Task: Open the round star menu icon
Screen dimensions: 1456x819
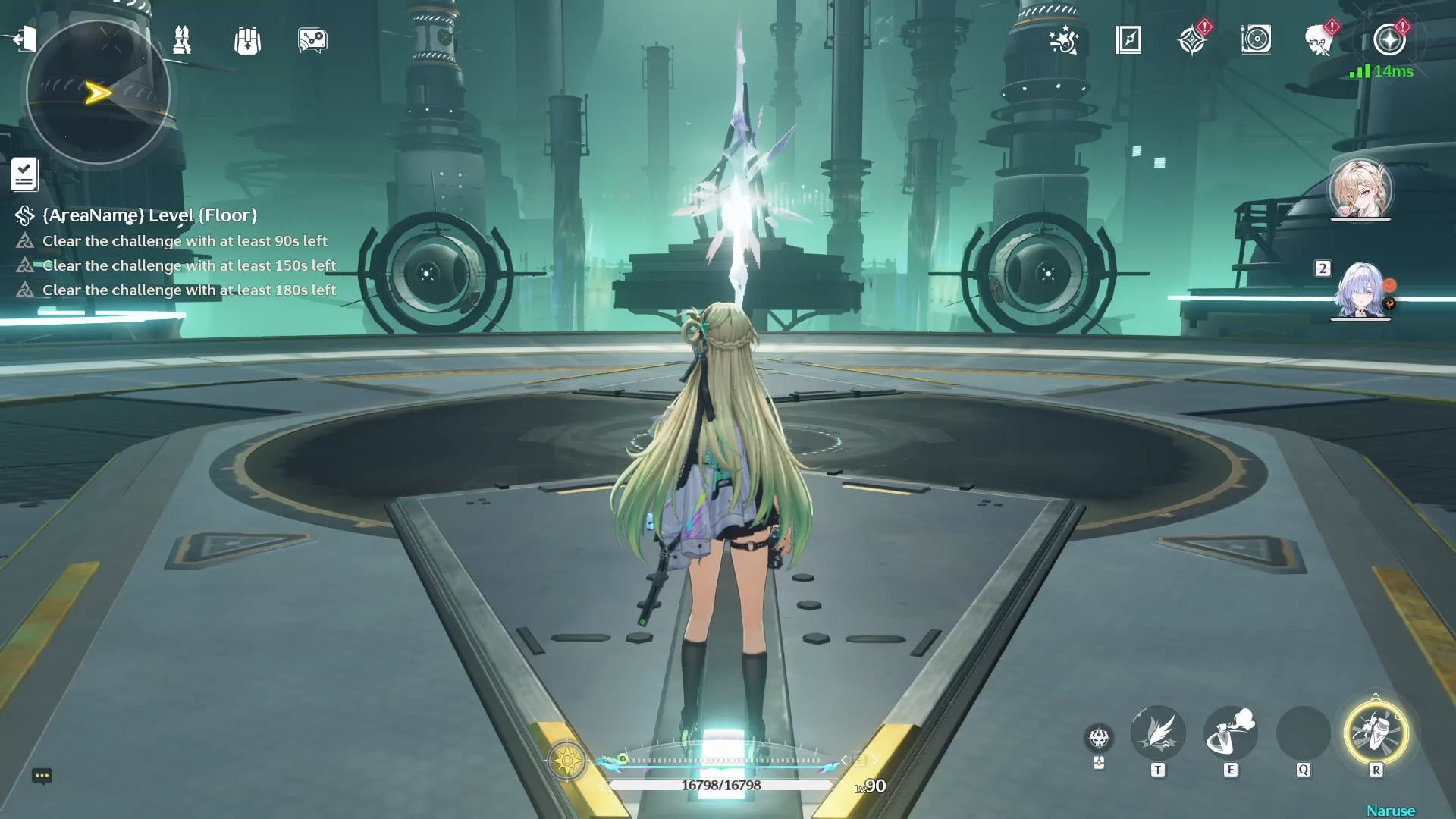Action: (x=1389, y=40)
